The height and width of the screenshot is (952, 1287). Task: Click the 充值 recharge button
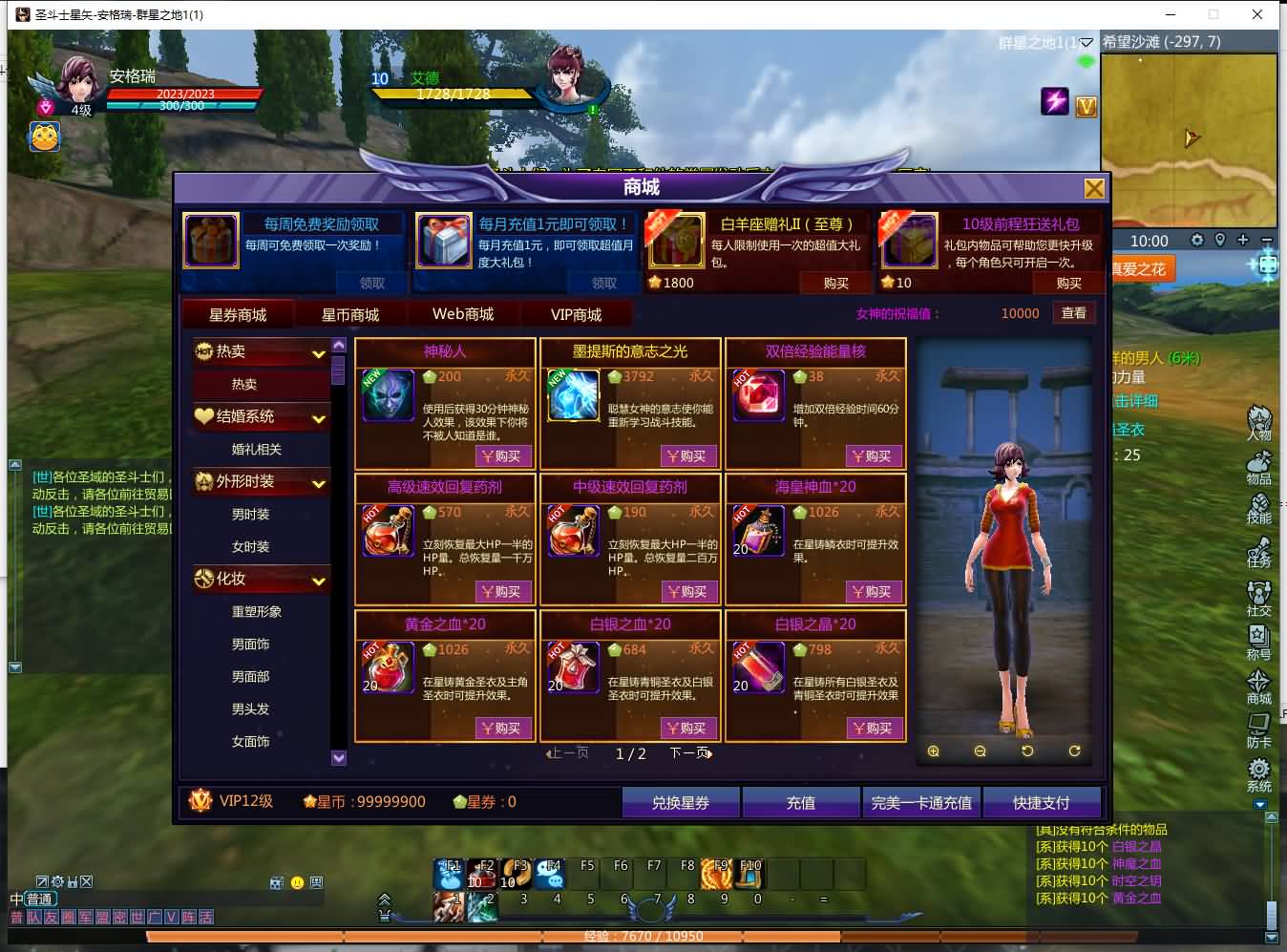[x=800, y=802]
